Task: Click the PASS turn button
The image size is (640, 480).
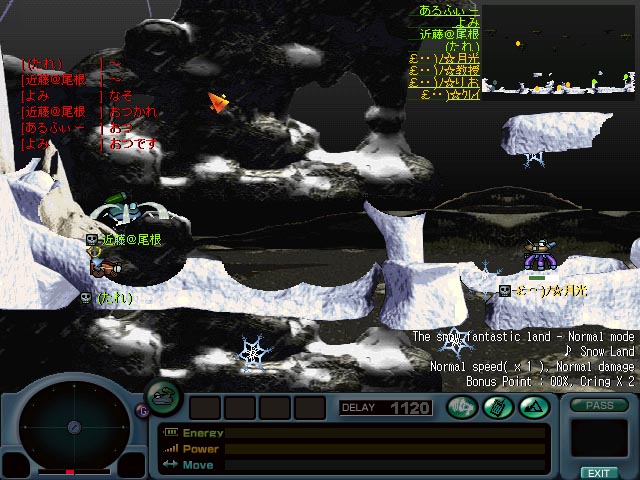Action: pyautogui.click(x=599, y=407)
